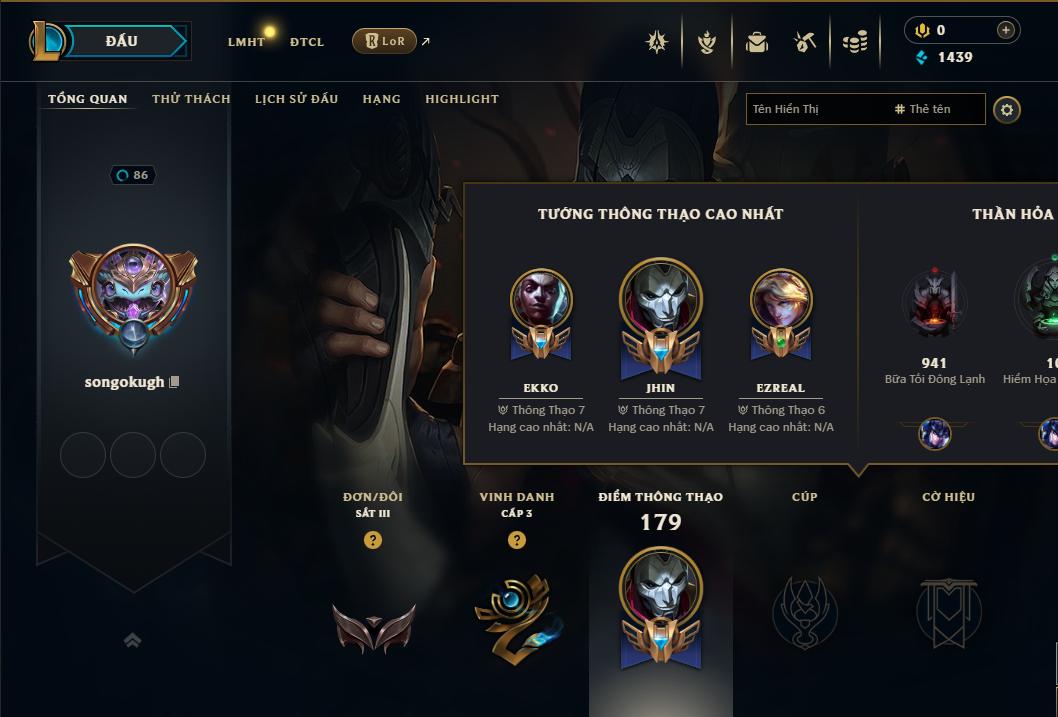Select Ezreal mastery champion portrait

(x=780, y=300)
